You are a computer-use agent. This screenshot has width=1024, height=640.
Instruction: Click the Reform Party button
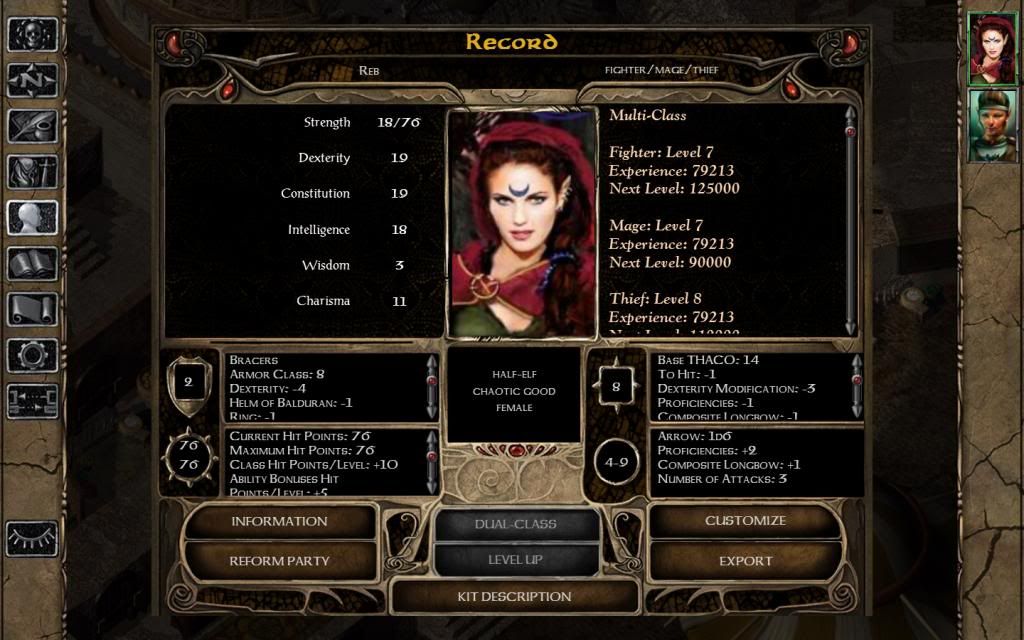[280, 561]
